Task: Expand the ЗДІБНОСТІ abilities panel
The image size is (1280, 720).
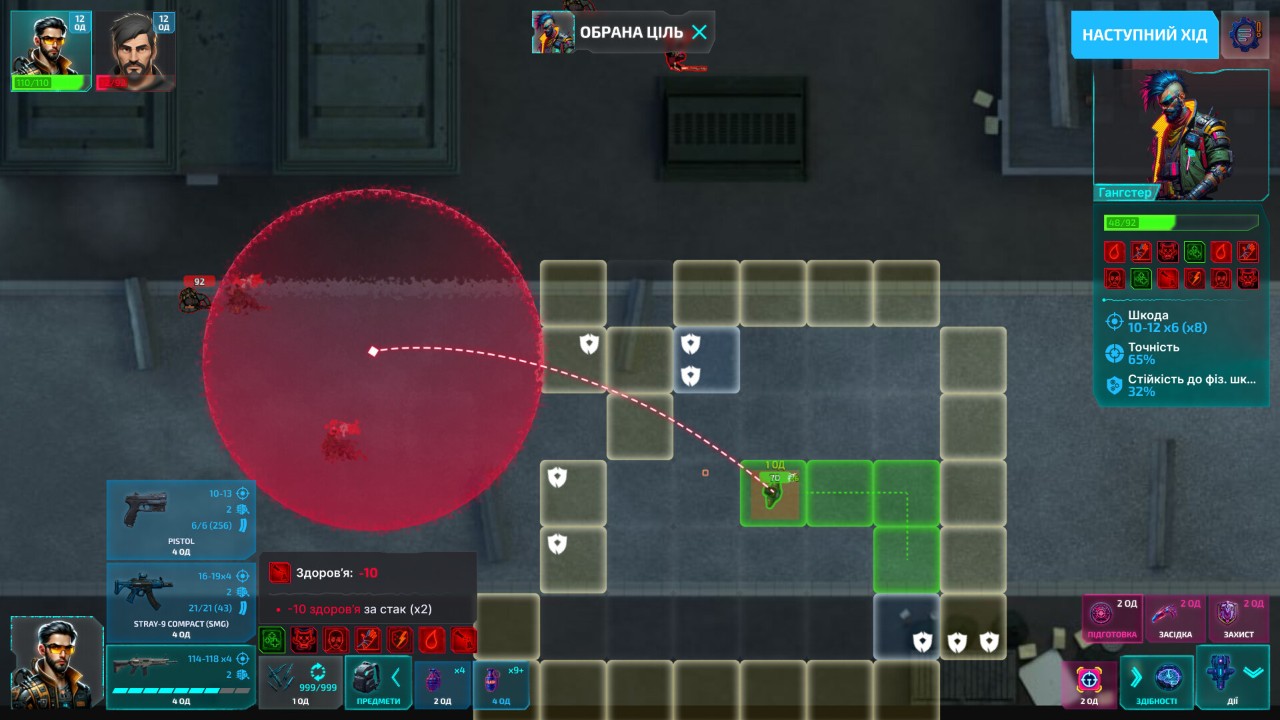Action: tap(1157, 683)
